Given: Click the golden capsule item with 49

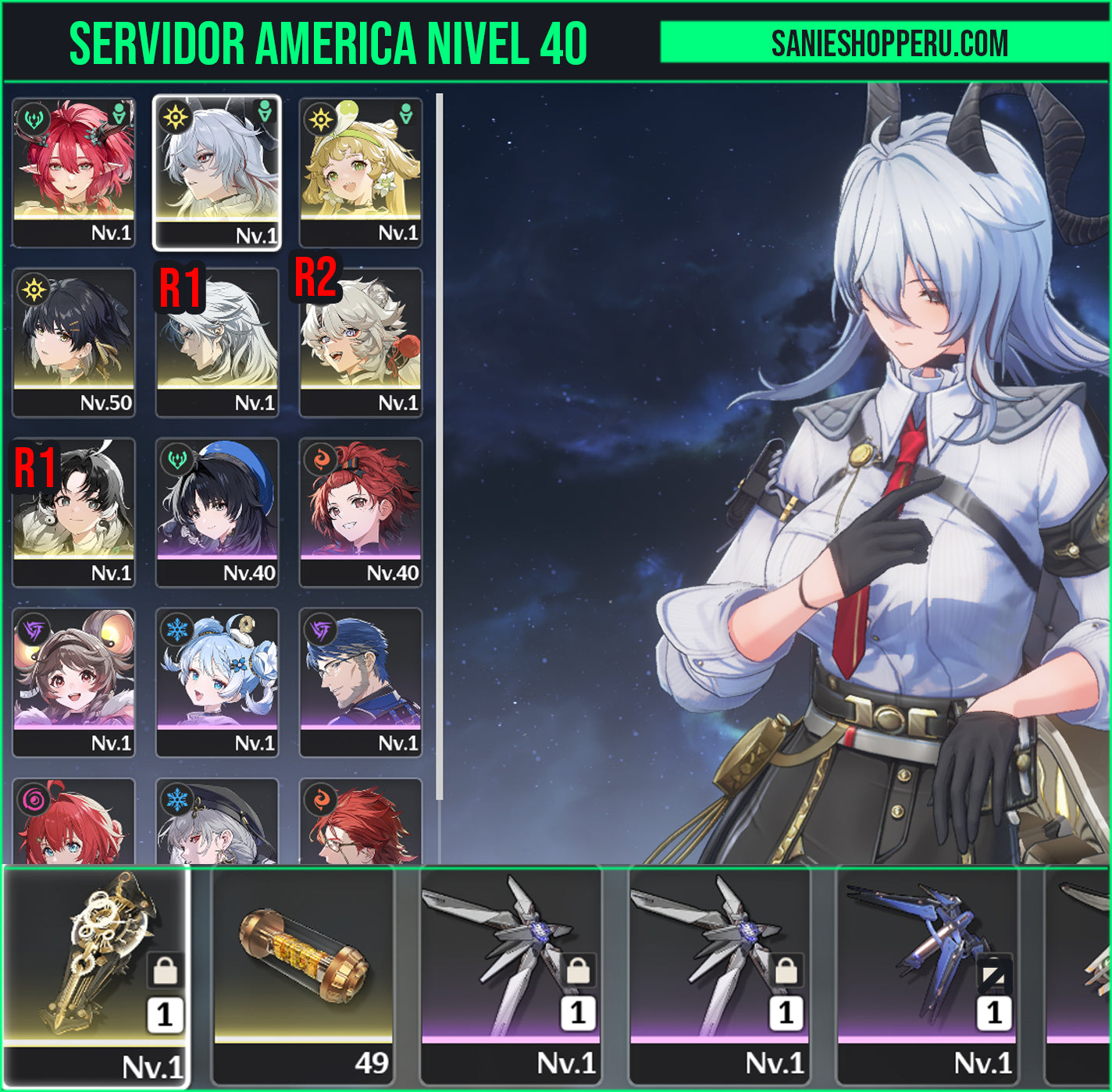Looking at the screenshot, I should point(304,976).
